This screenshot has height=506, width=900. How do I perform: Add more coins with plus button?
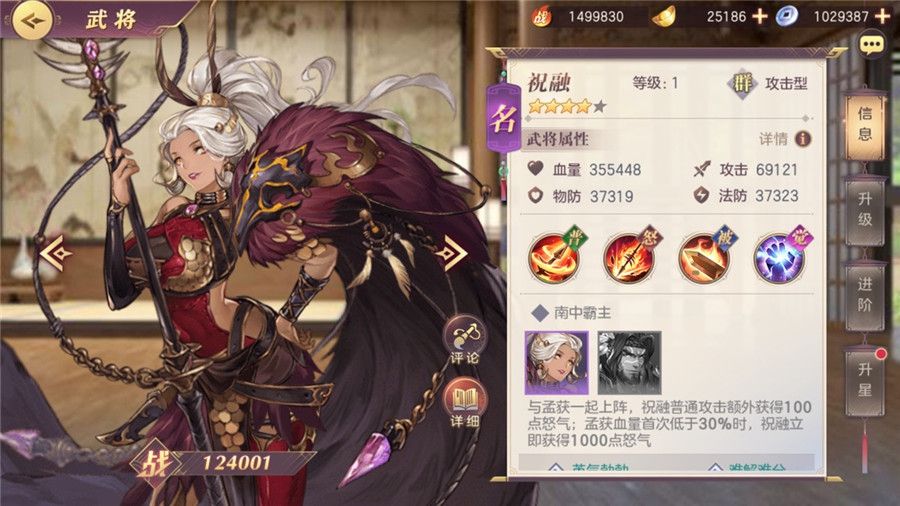click(881, 16)
